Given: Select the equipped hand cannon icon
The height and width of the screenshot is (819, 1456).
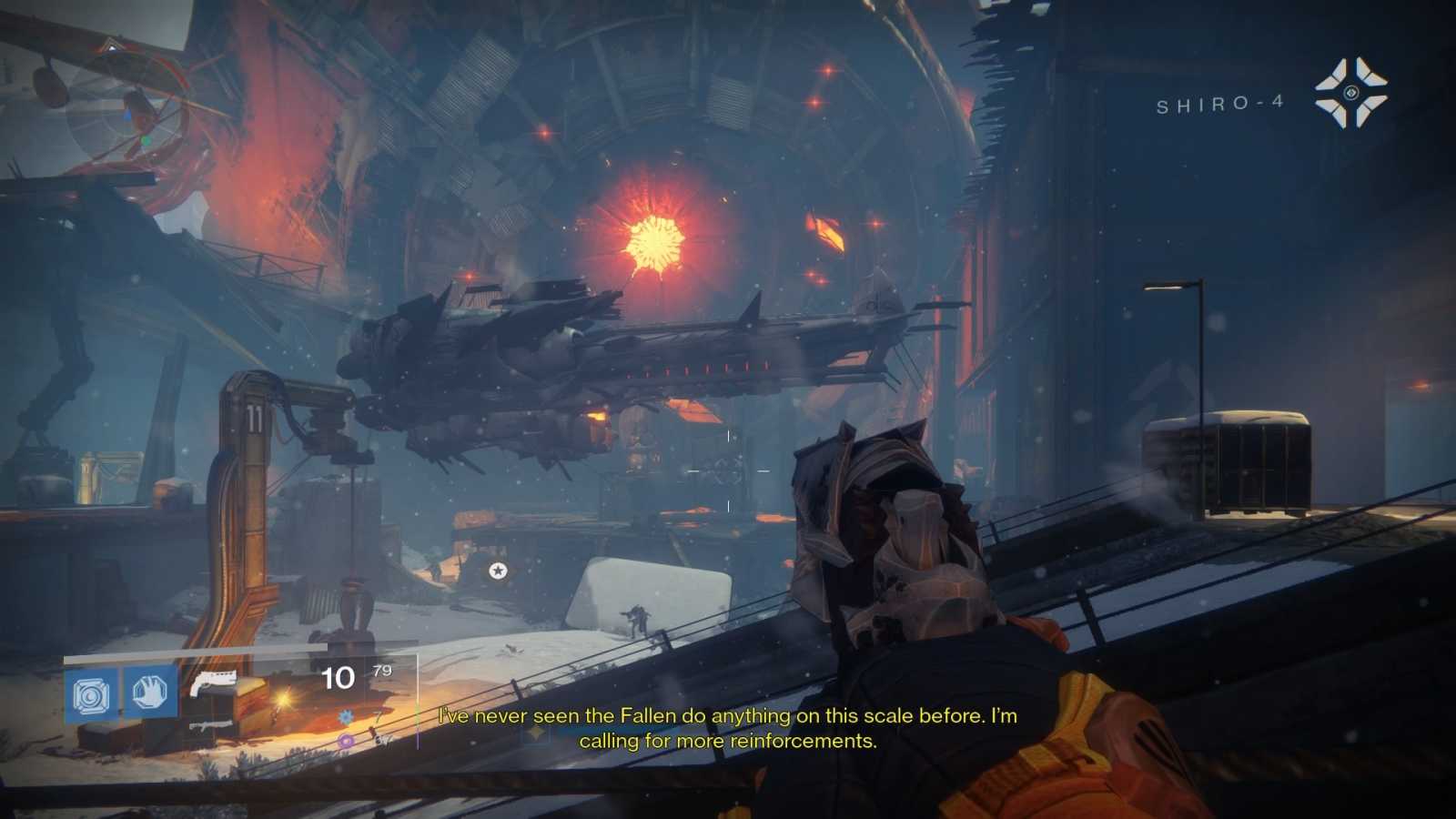Looking at the screenshot, I should tap(214, 682).
